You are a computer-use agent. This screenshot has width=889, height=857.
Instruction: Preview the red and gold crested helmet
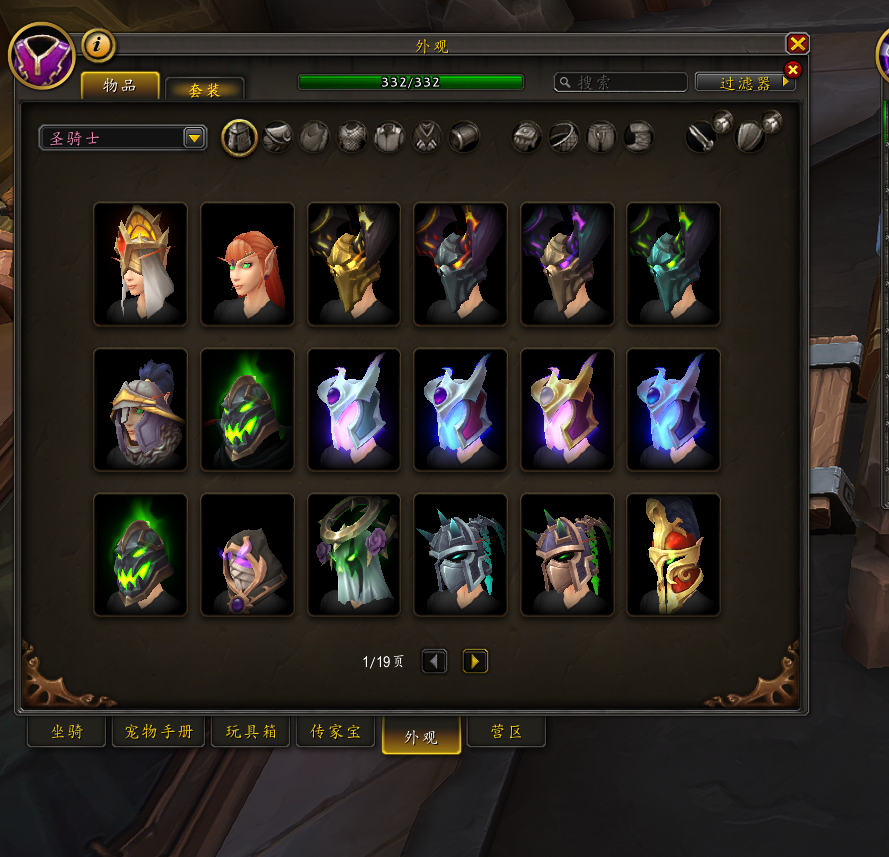[x=673, y=554]
